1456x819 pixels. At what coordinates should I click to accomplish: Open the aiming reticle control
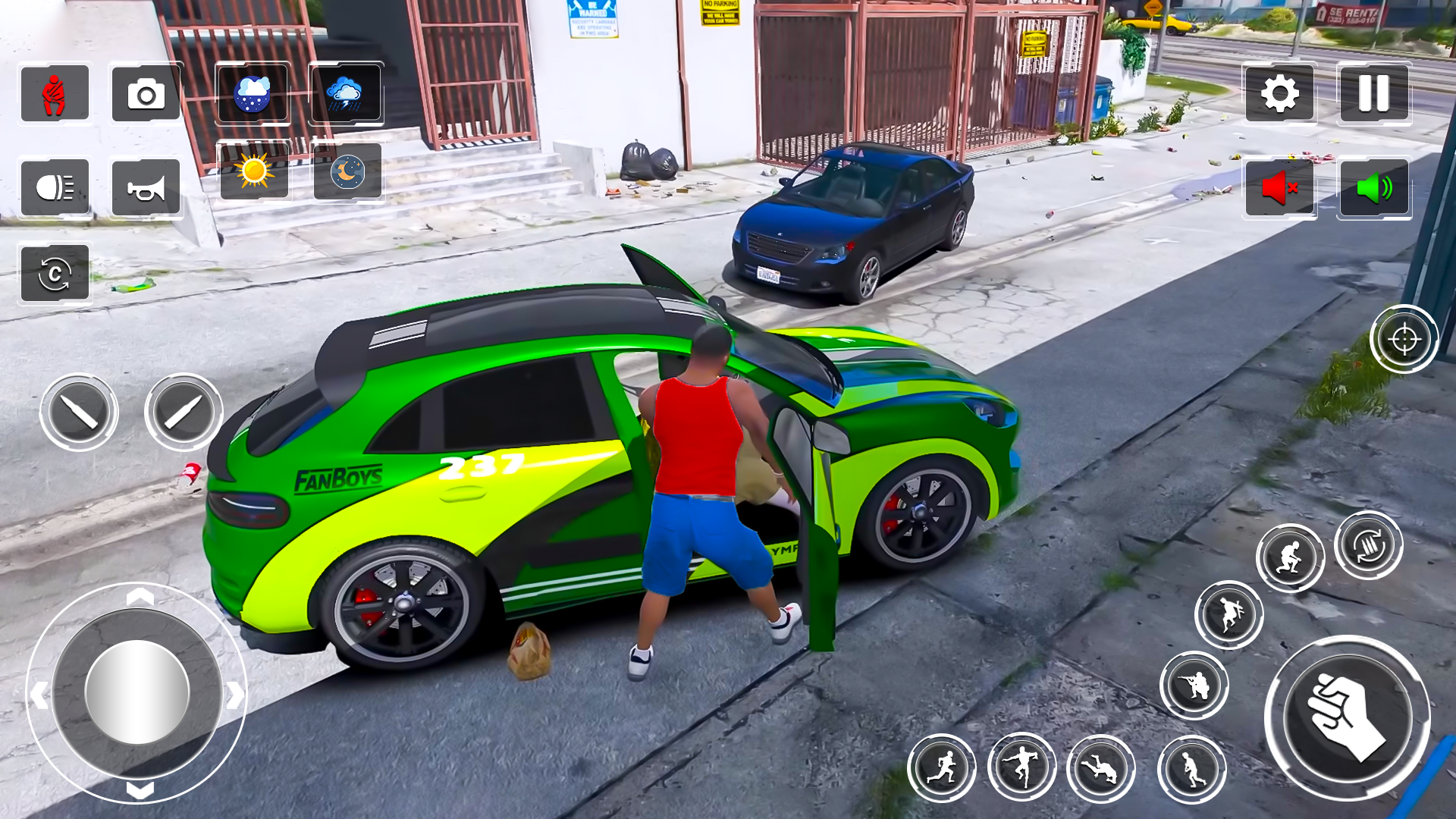(x=1404, y=339)
